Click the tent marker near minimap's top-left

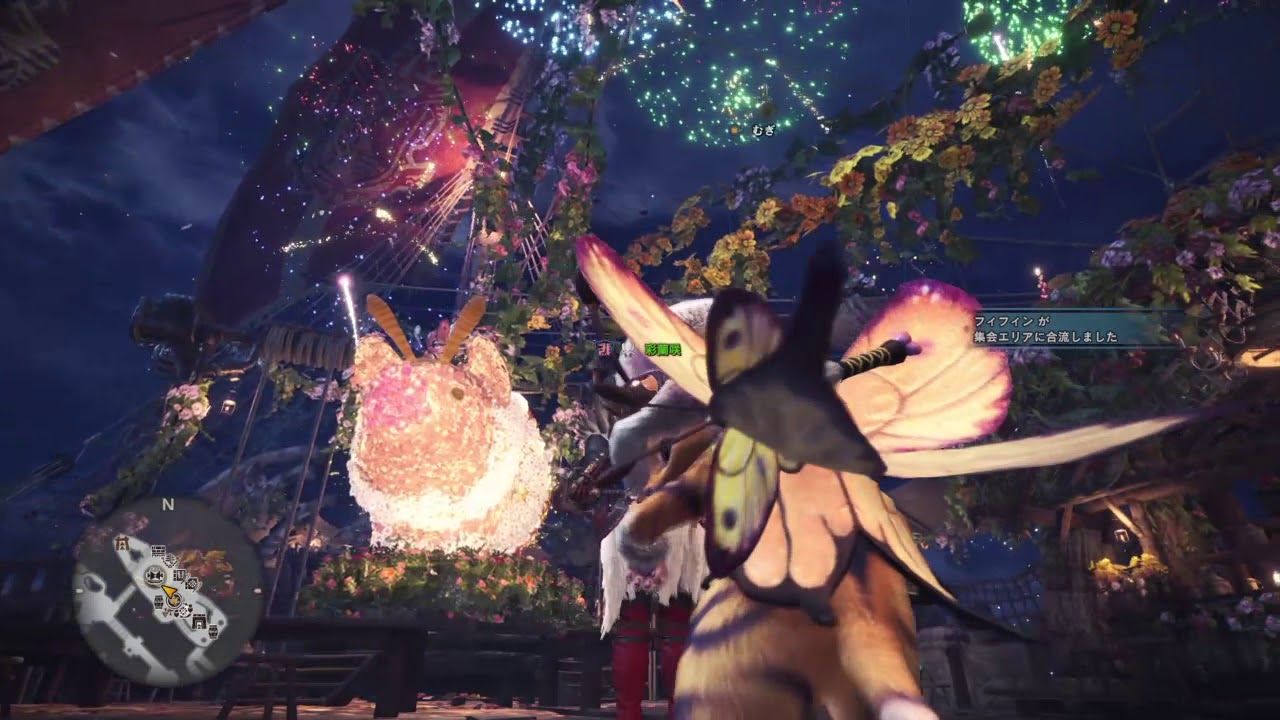click(121, 543)
